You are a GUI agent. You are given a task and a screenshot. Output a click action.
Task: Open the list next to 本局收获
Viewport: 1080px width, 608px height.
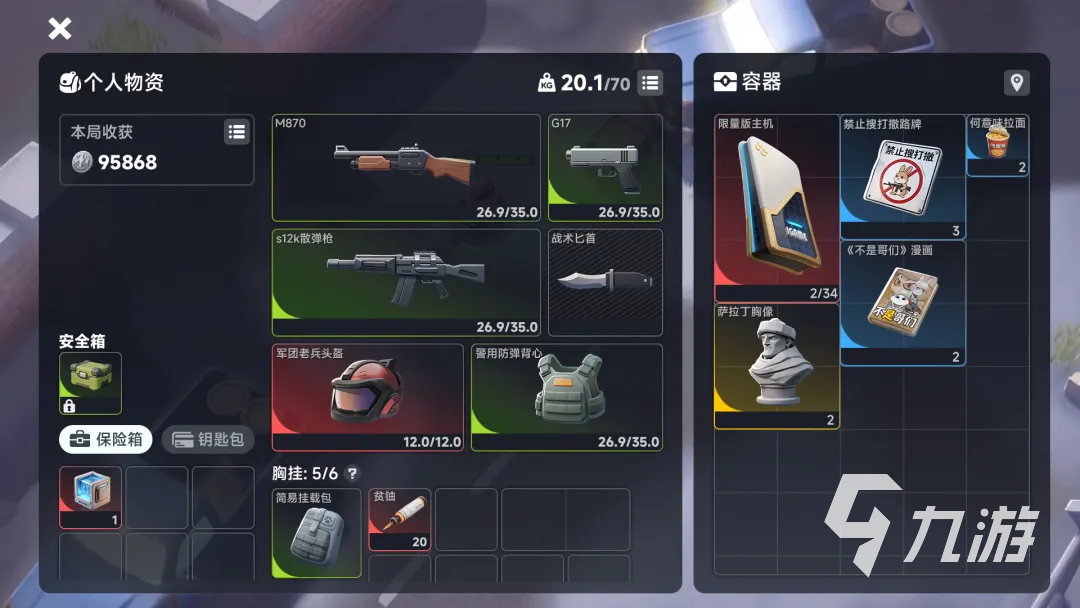coord(237,131)
